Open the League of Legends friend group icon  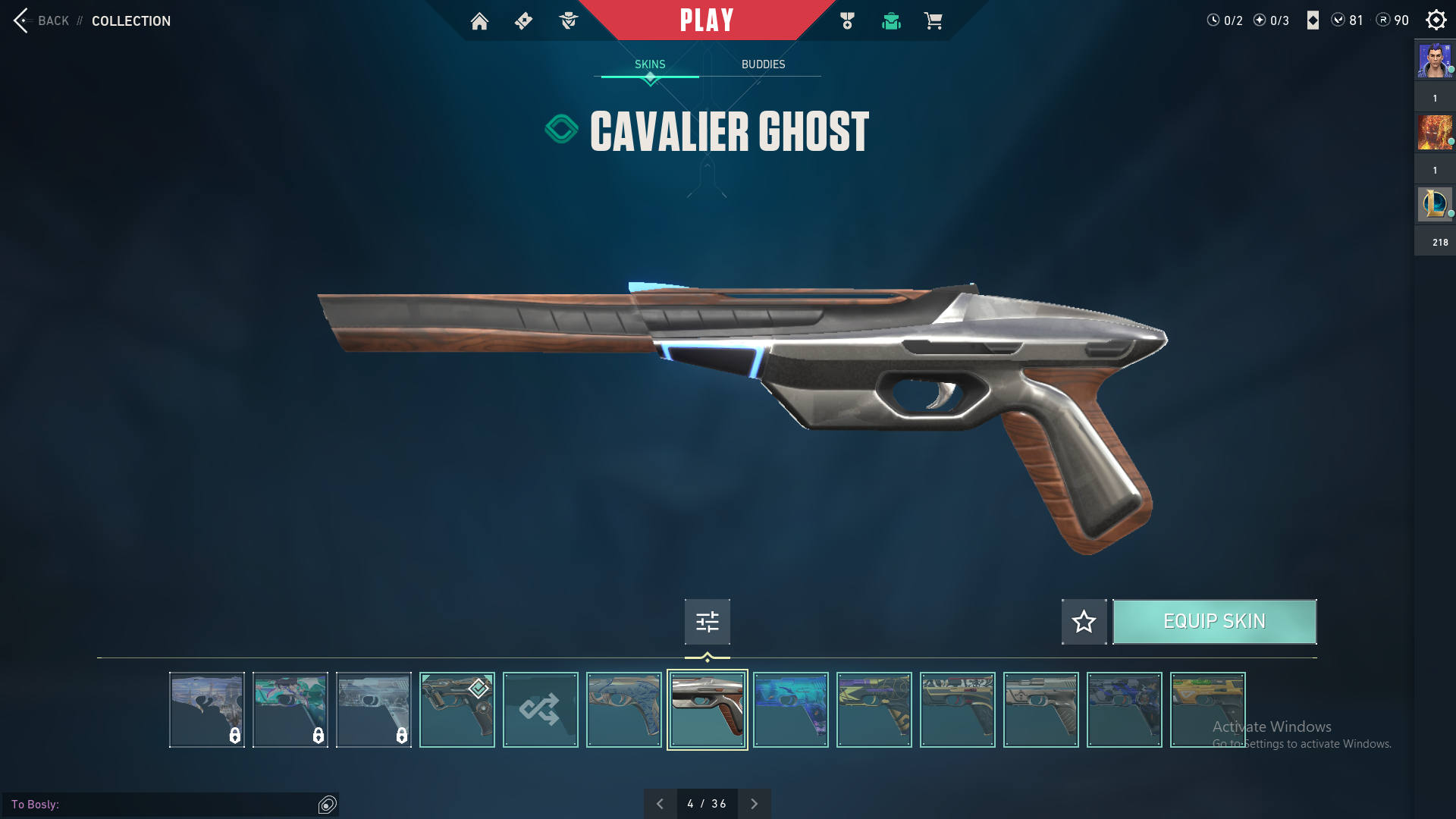tap(1434, 204)
